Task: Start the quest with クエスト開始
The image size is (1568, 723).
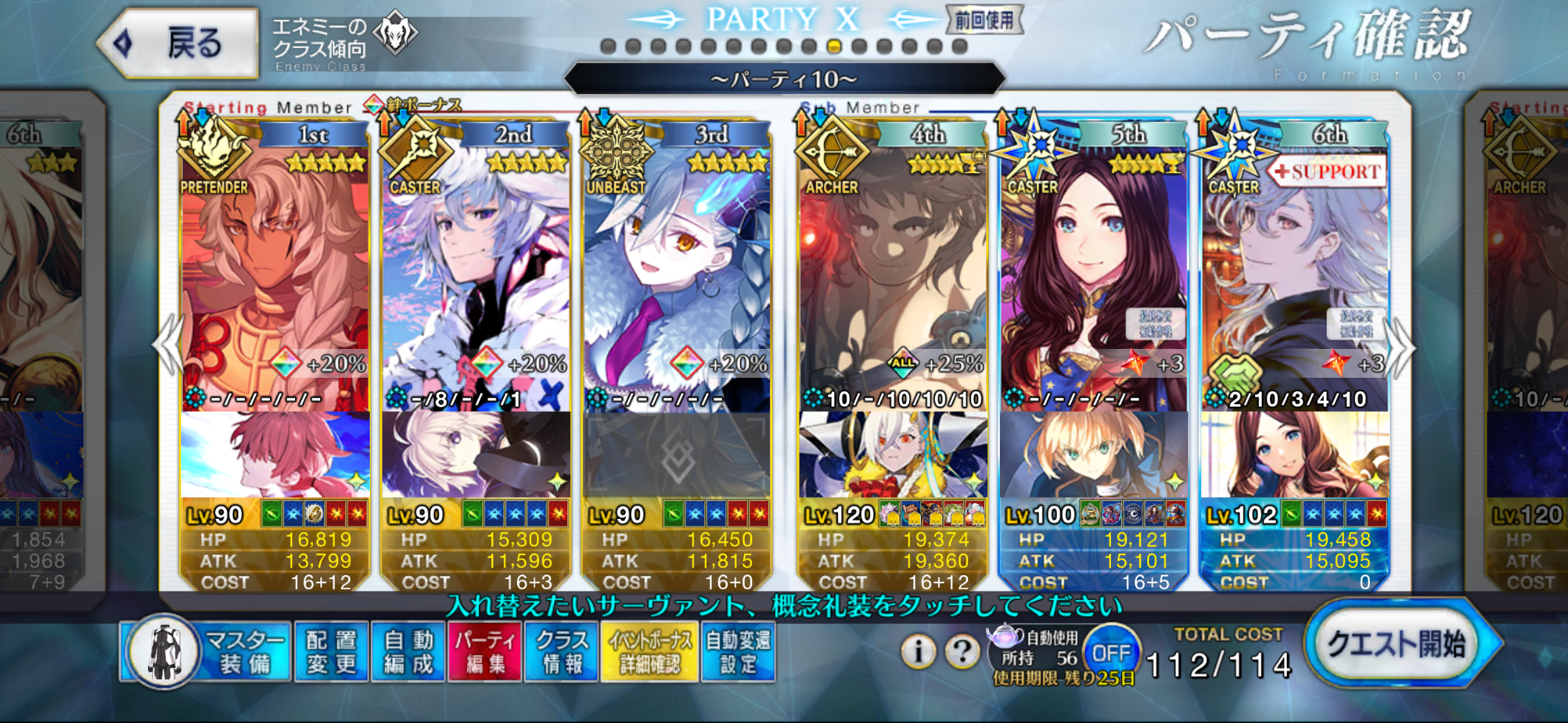Action: [1398, 643]
